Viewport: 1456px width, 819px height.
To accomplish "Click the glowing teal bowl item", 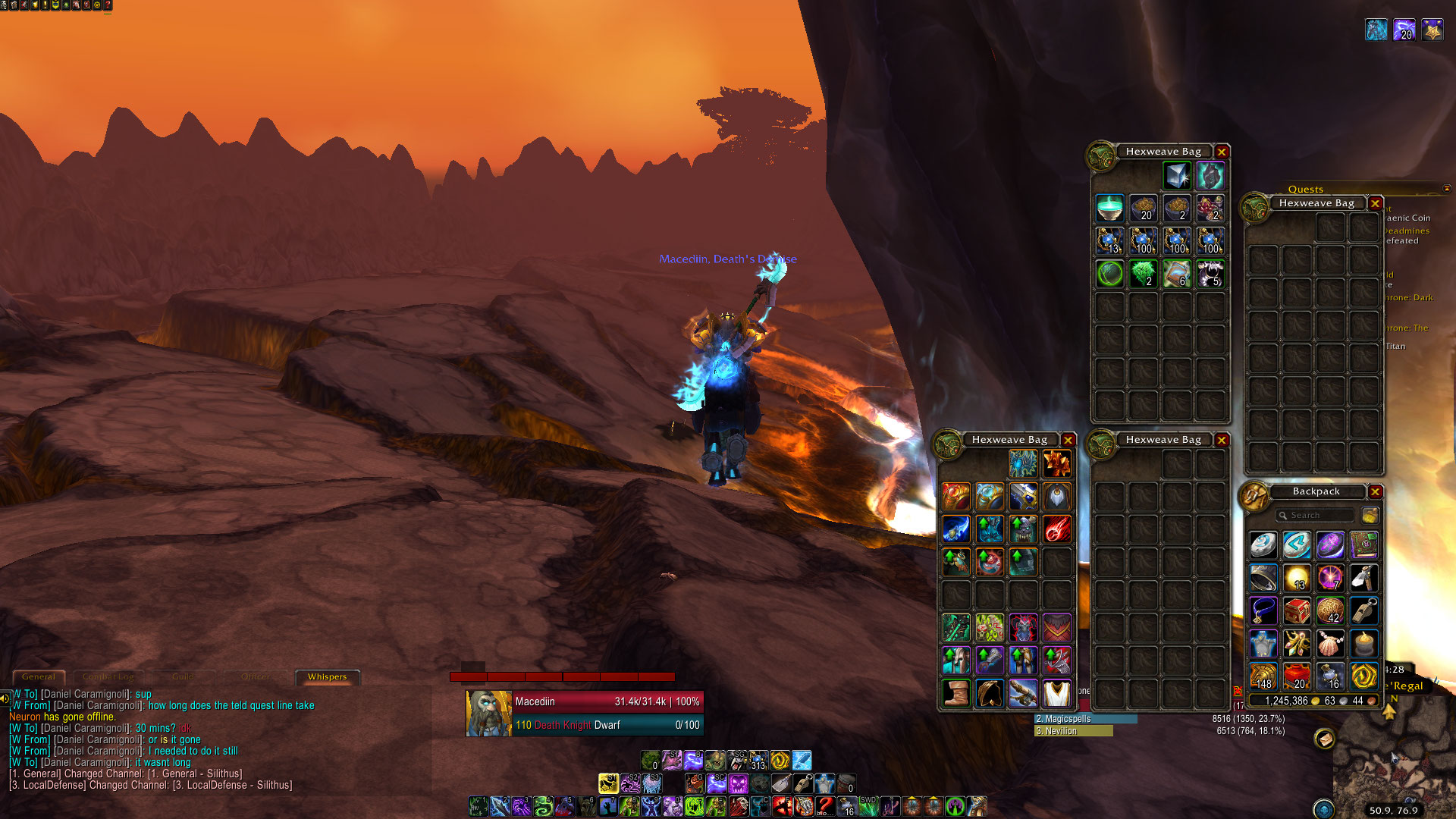I will point(1109,208).
